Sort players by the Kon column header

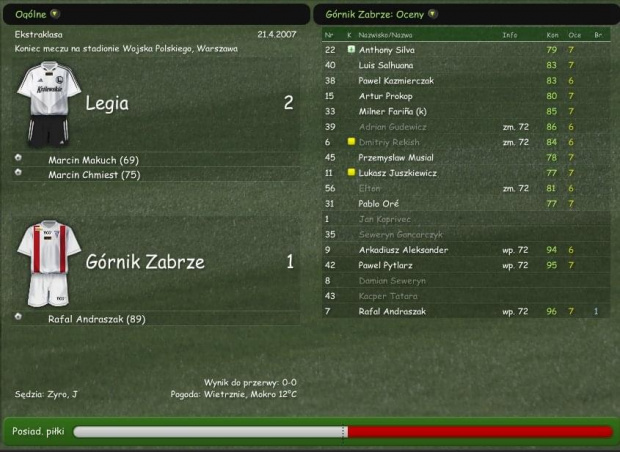click(x=551, y=34)
